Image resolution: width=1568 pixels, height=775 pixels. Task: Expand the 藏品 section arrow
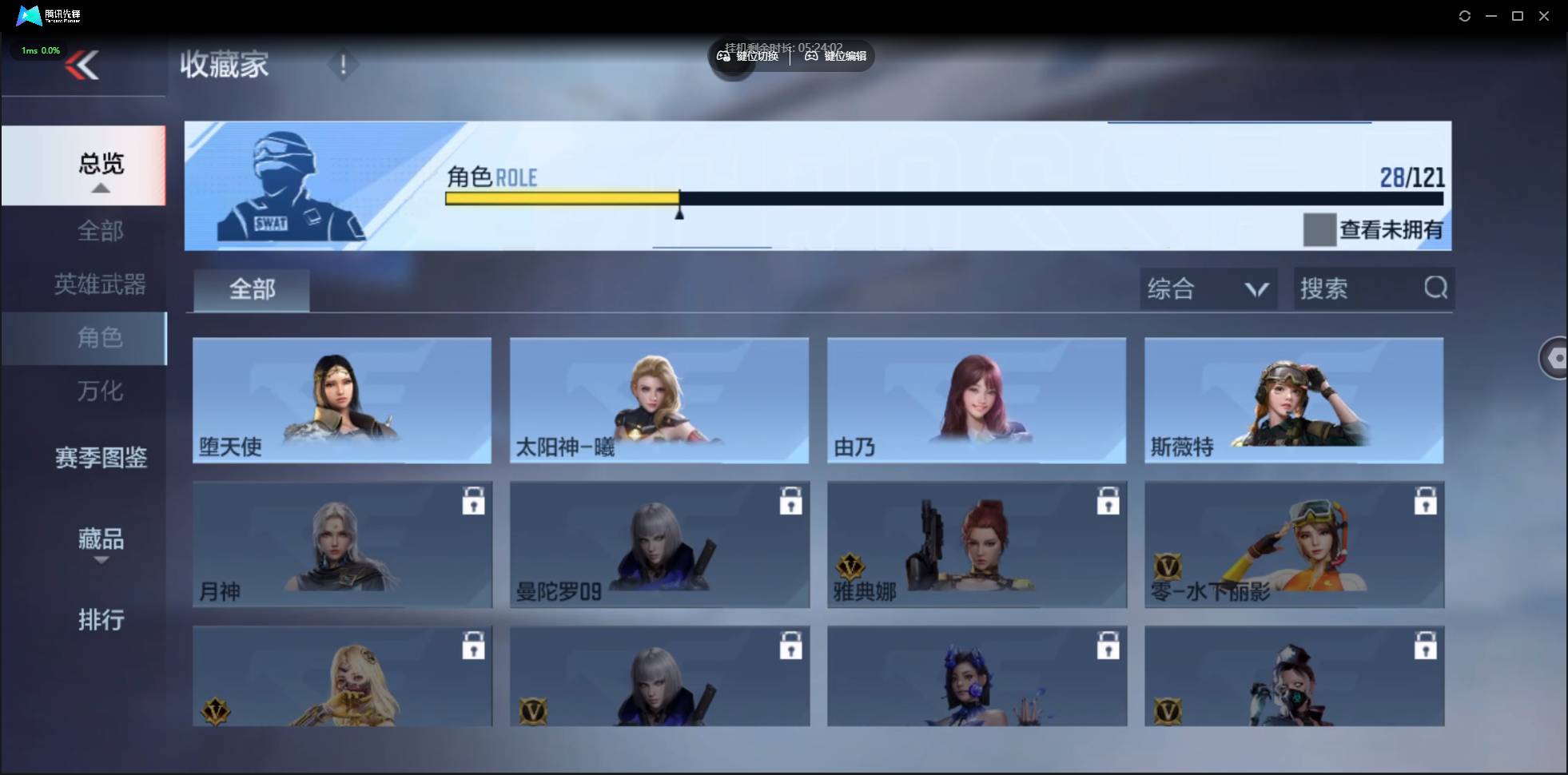(101, 560)
